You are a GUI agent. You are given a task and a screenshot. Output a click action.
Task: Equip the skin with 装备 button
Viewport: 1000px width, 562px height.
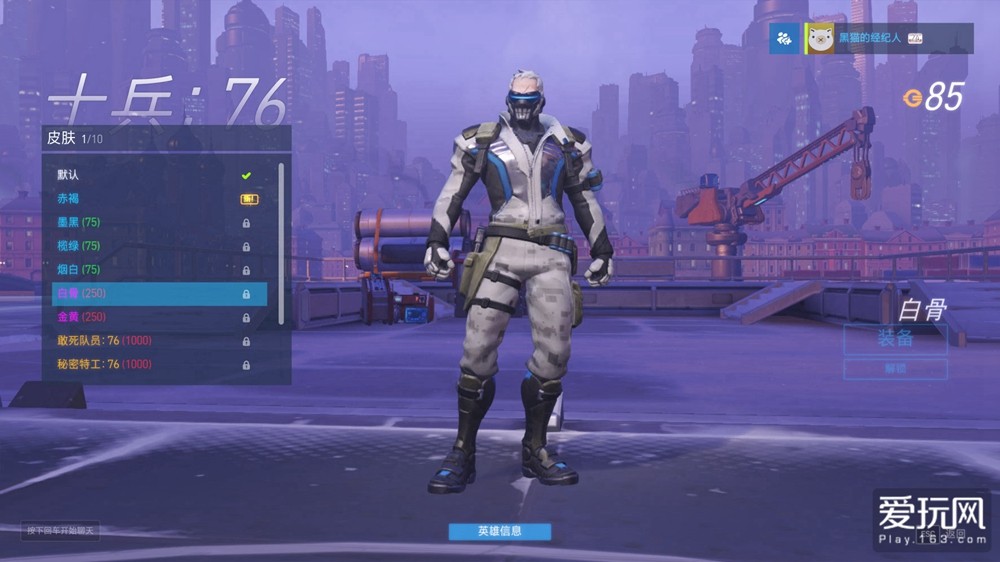895,339
